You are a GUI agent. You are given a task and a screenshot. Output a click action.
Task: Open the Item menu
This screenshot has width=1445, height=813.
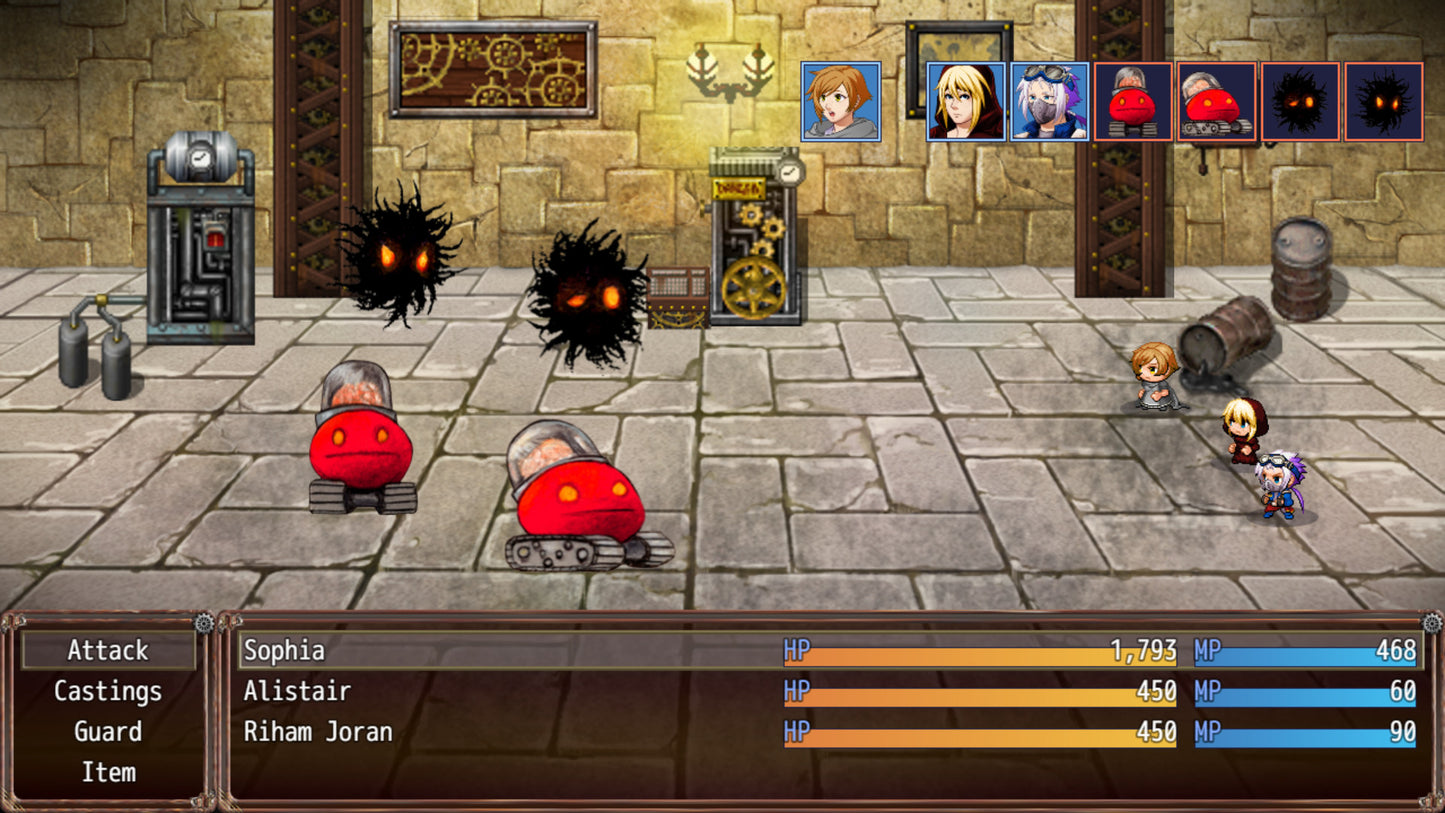click(108, 772)
